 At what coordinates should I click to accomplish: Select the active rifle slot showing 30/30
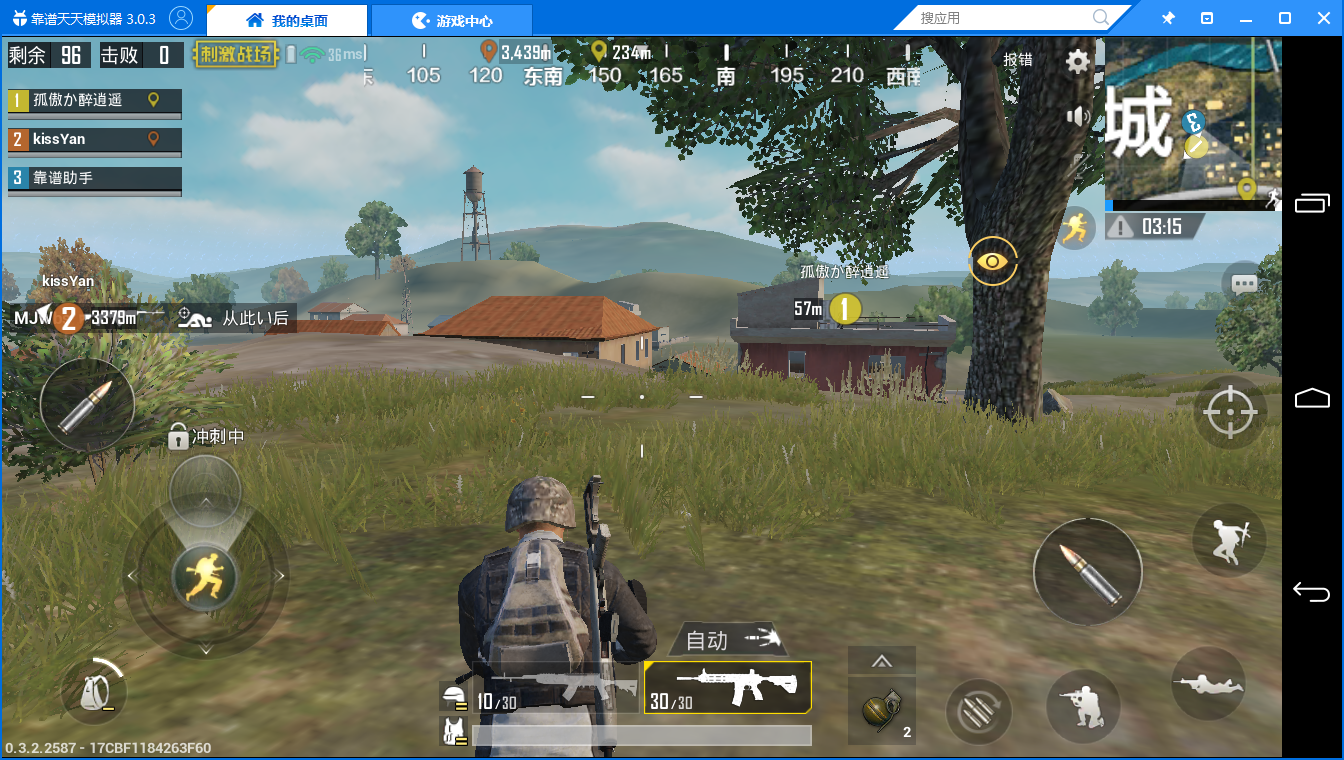click(x=727, y=688)
